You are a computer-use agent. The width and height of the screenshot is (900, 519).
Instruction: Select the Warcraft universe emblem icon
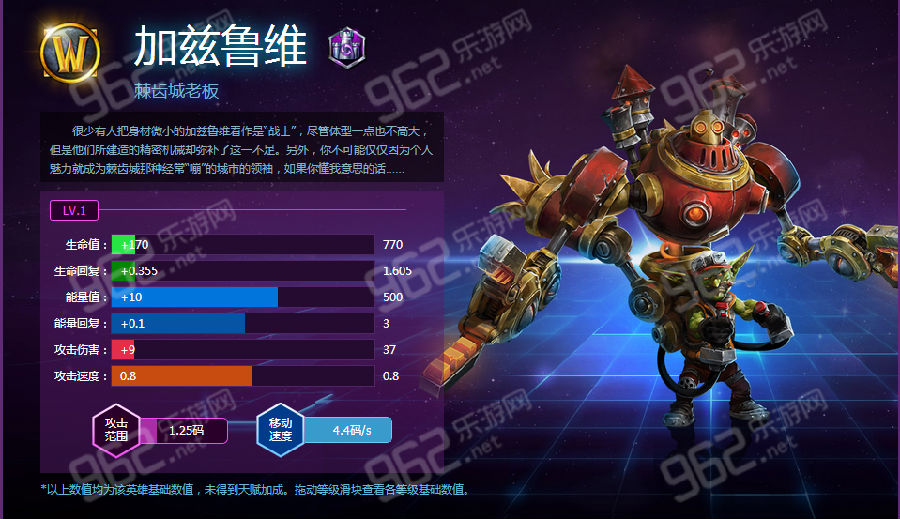(70, 48)
